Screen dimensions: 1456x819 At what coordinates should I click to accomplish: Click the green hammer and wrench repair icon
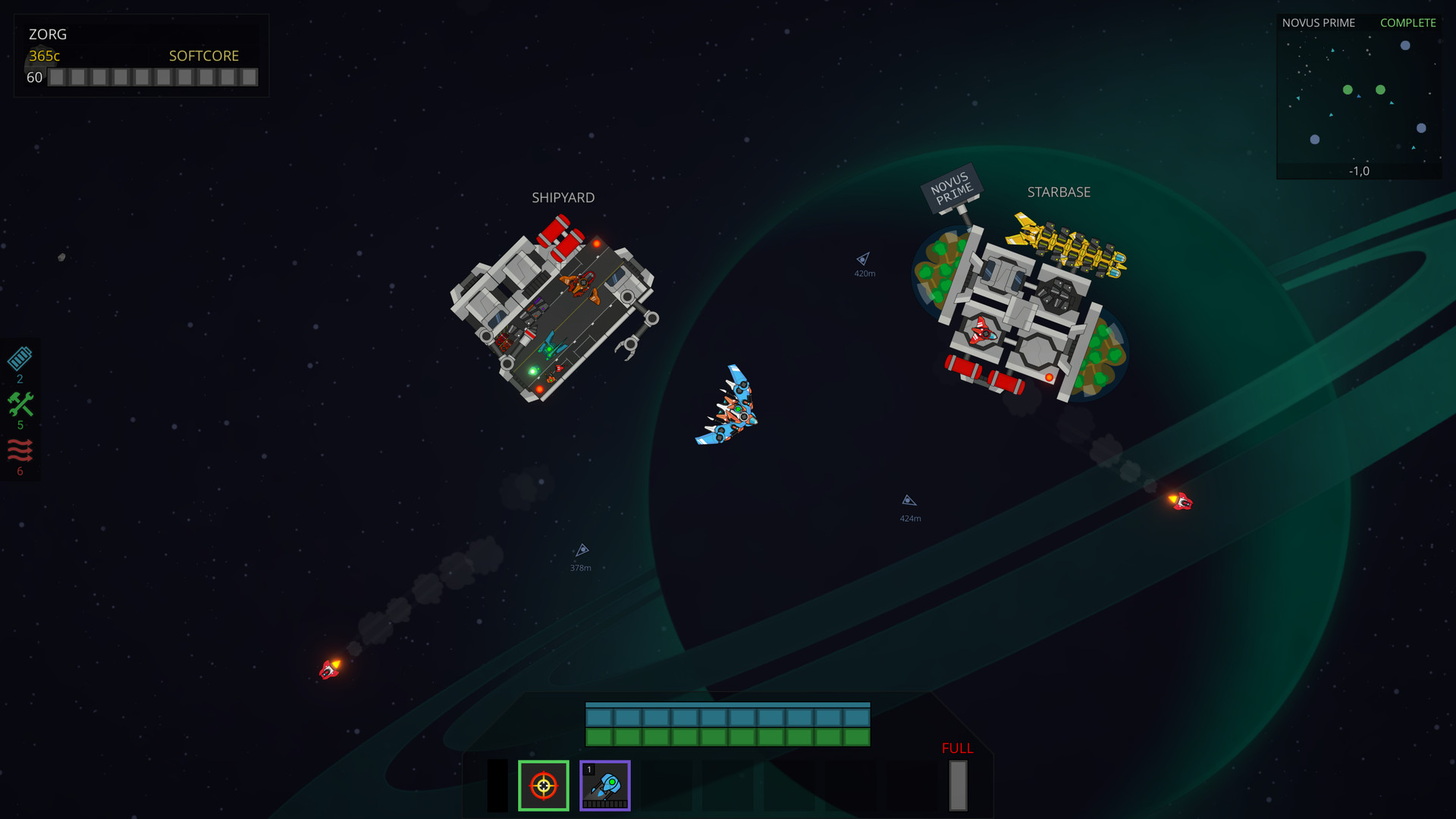(x=20, y=406)
